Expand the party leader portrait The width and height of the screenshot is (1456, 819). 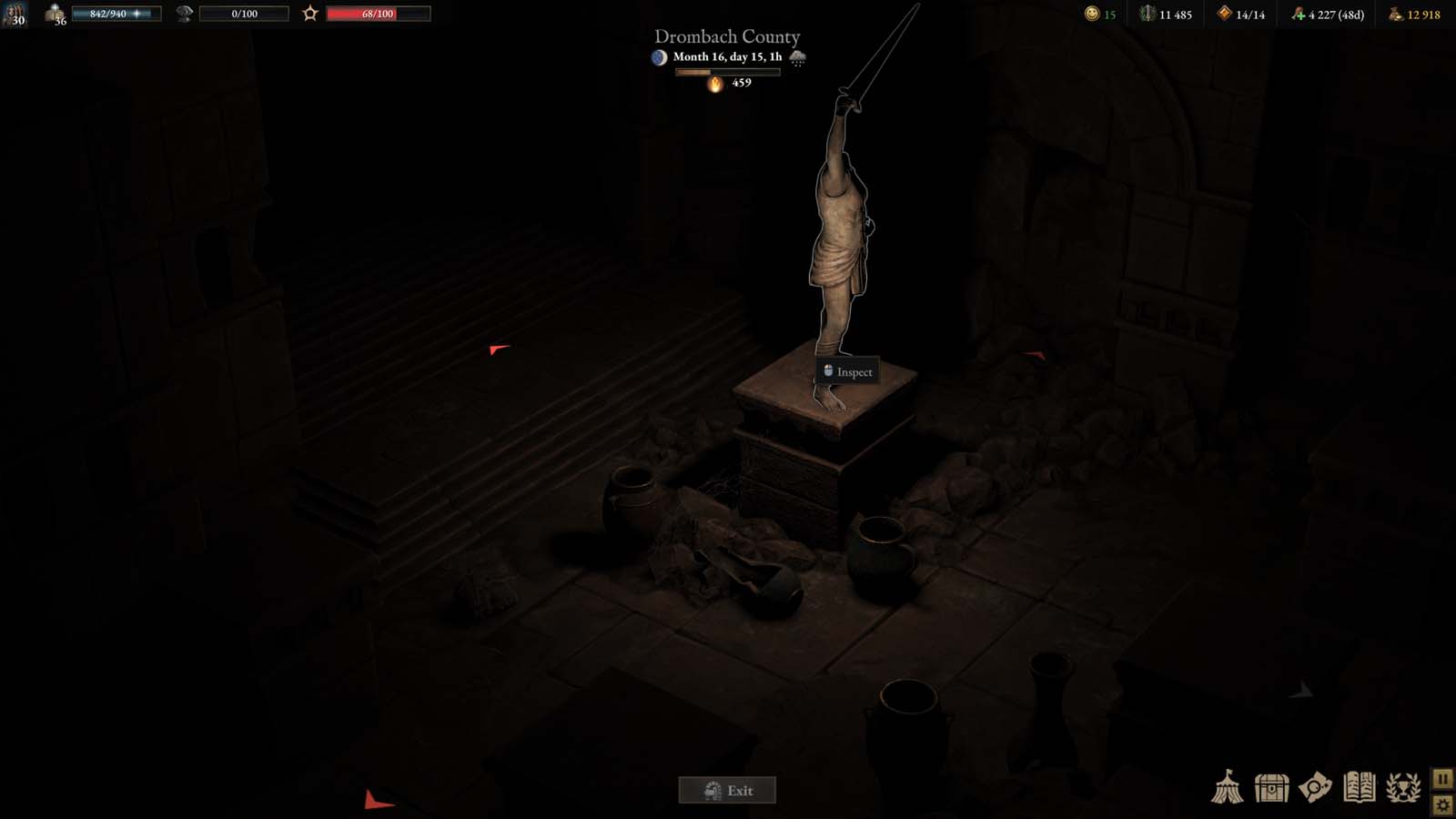coord(14,15)
